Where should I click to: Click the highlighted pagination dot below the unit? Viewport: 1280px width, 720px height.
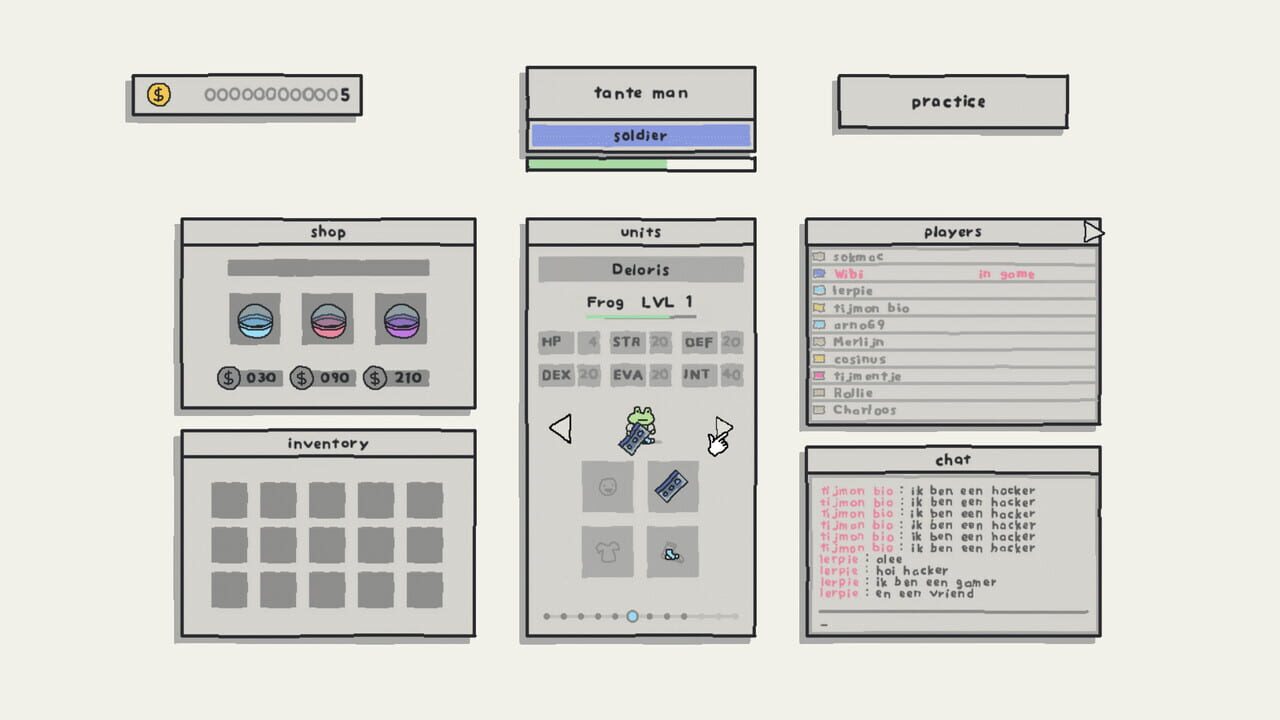click(x=631, y=617)
